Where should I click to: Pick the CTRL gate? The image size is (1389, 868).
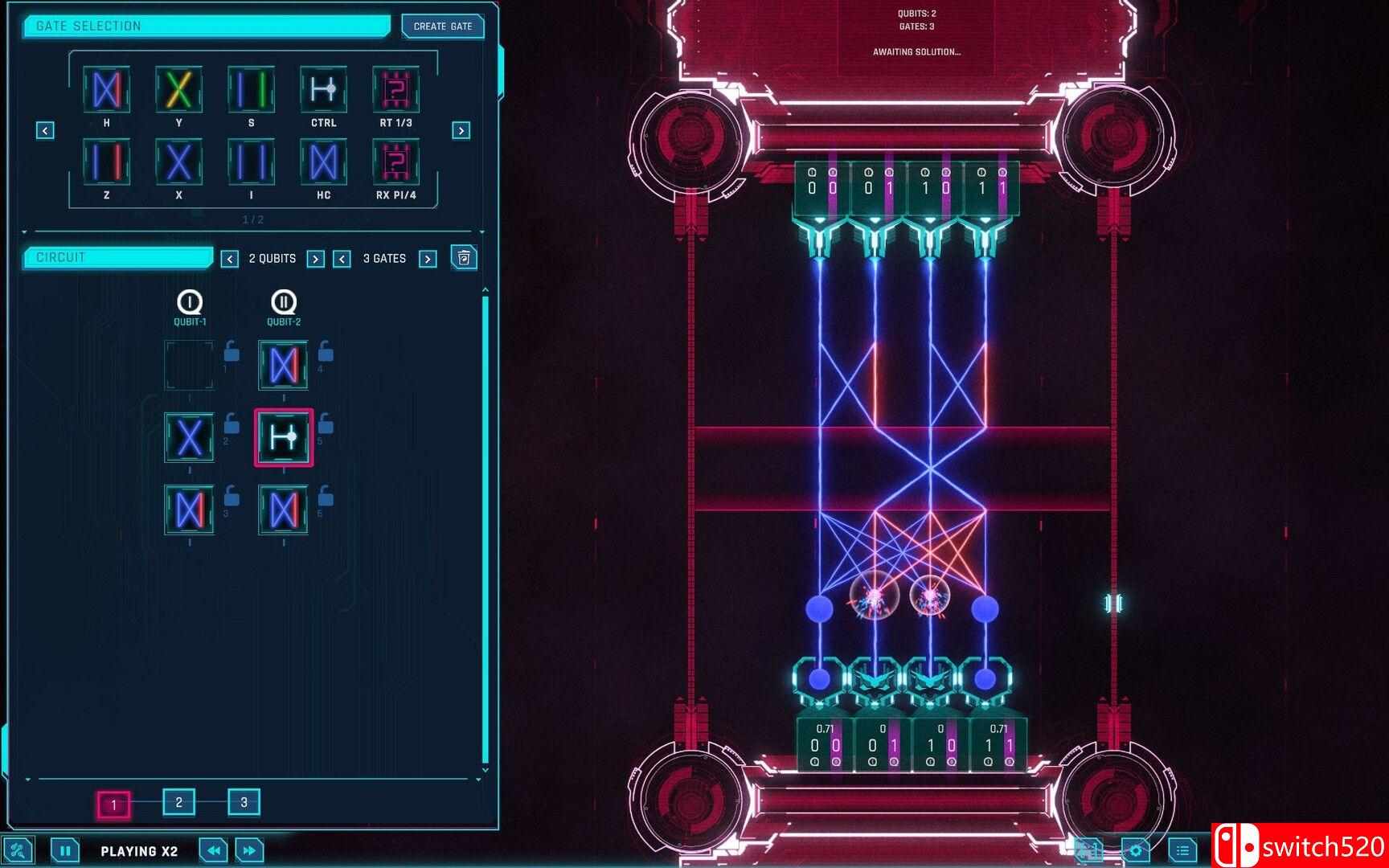(322, 92)
